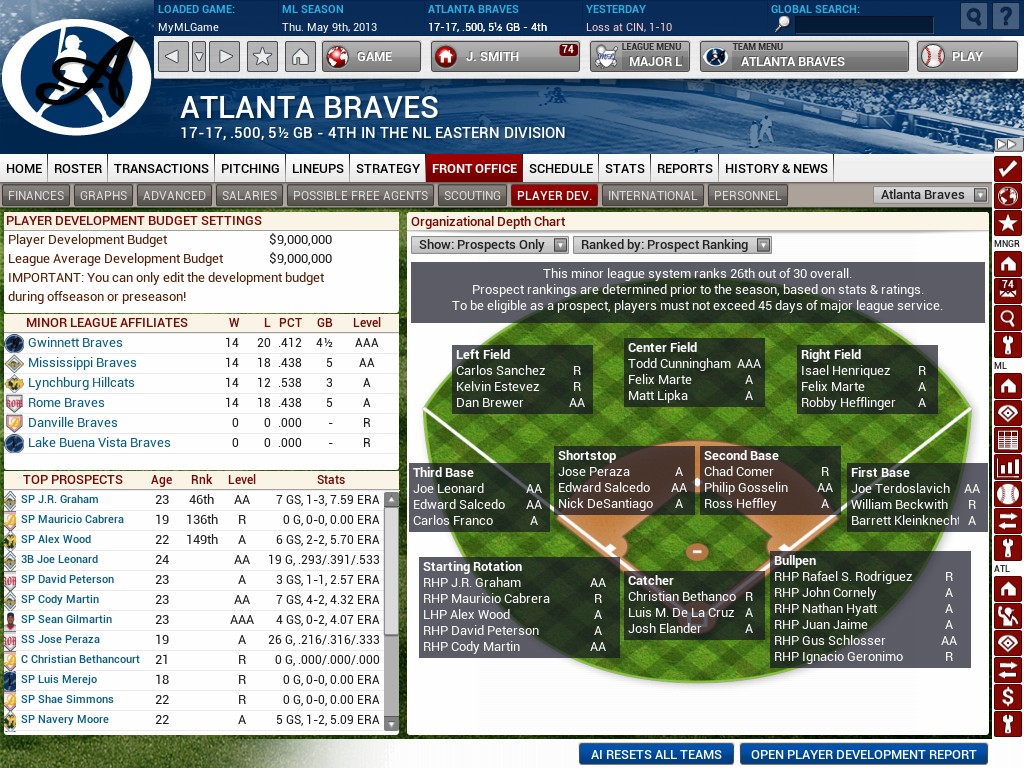1024x768 pixels.
Task: Open the Show: Prospects Only dropdown
Action: pyautogui.click(x=489, y=244)
